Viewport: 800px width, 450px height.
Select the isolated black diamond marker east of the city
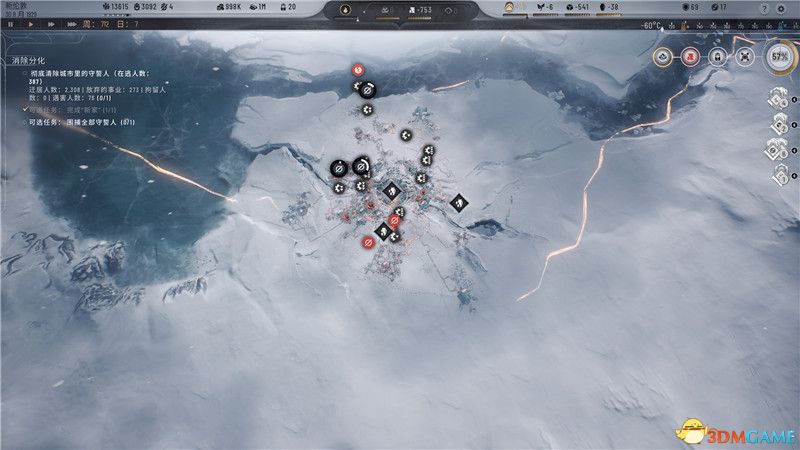coord(459,203)
